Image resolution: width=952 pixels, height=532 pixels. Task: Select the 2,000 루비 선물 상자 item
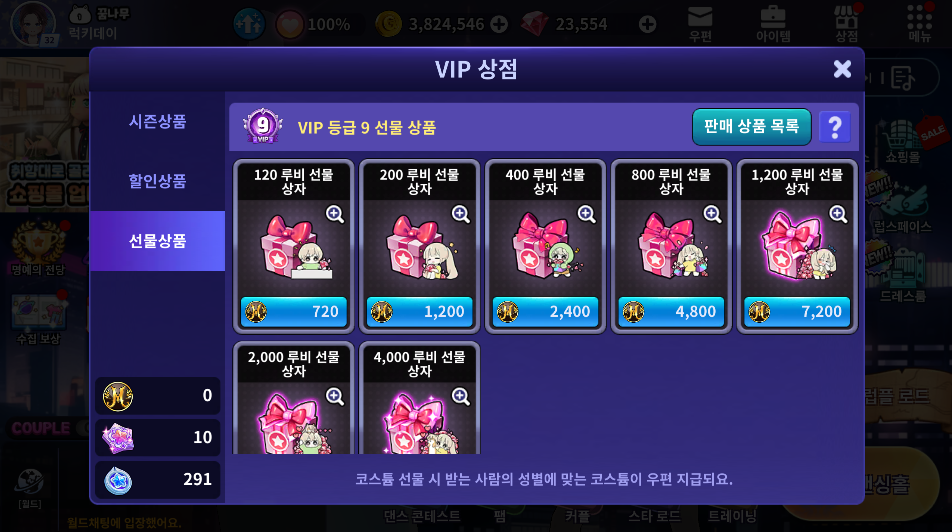[294, 400]
